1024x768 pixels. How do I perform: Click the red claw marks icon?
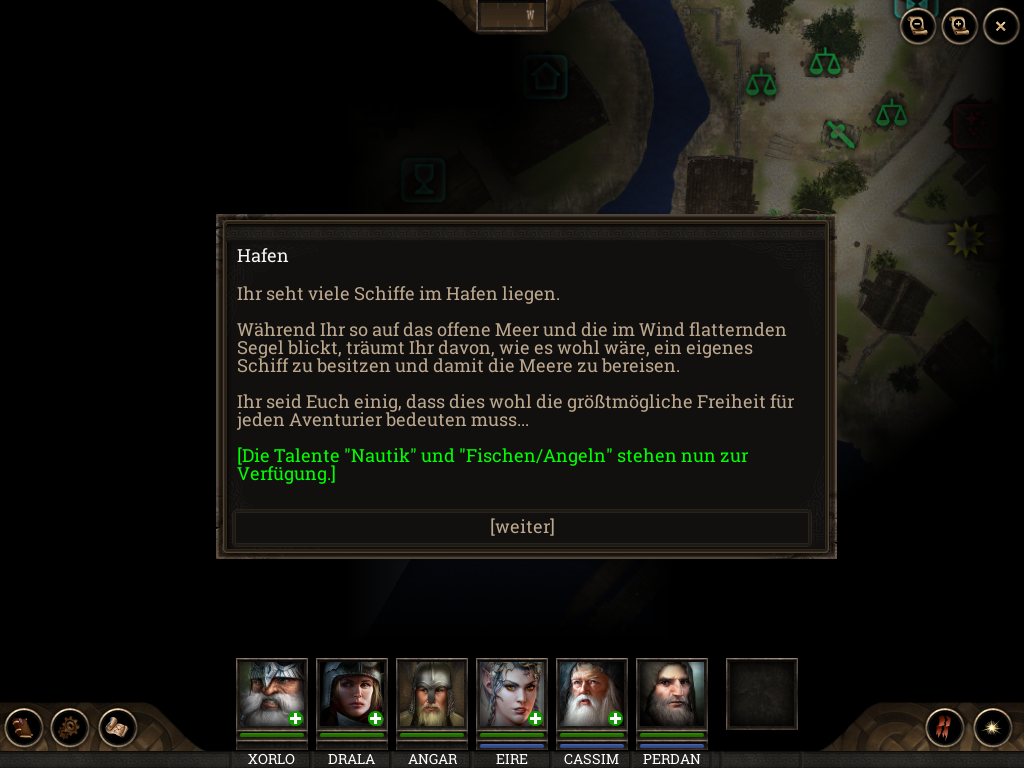pyautogui.click(x=944, y=728)
